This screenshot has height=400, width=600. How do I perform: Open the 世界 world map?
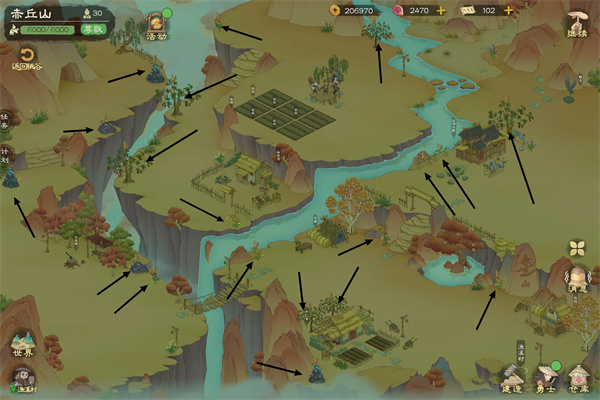22,342
